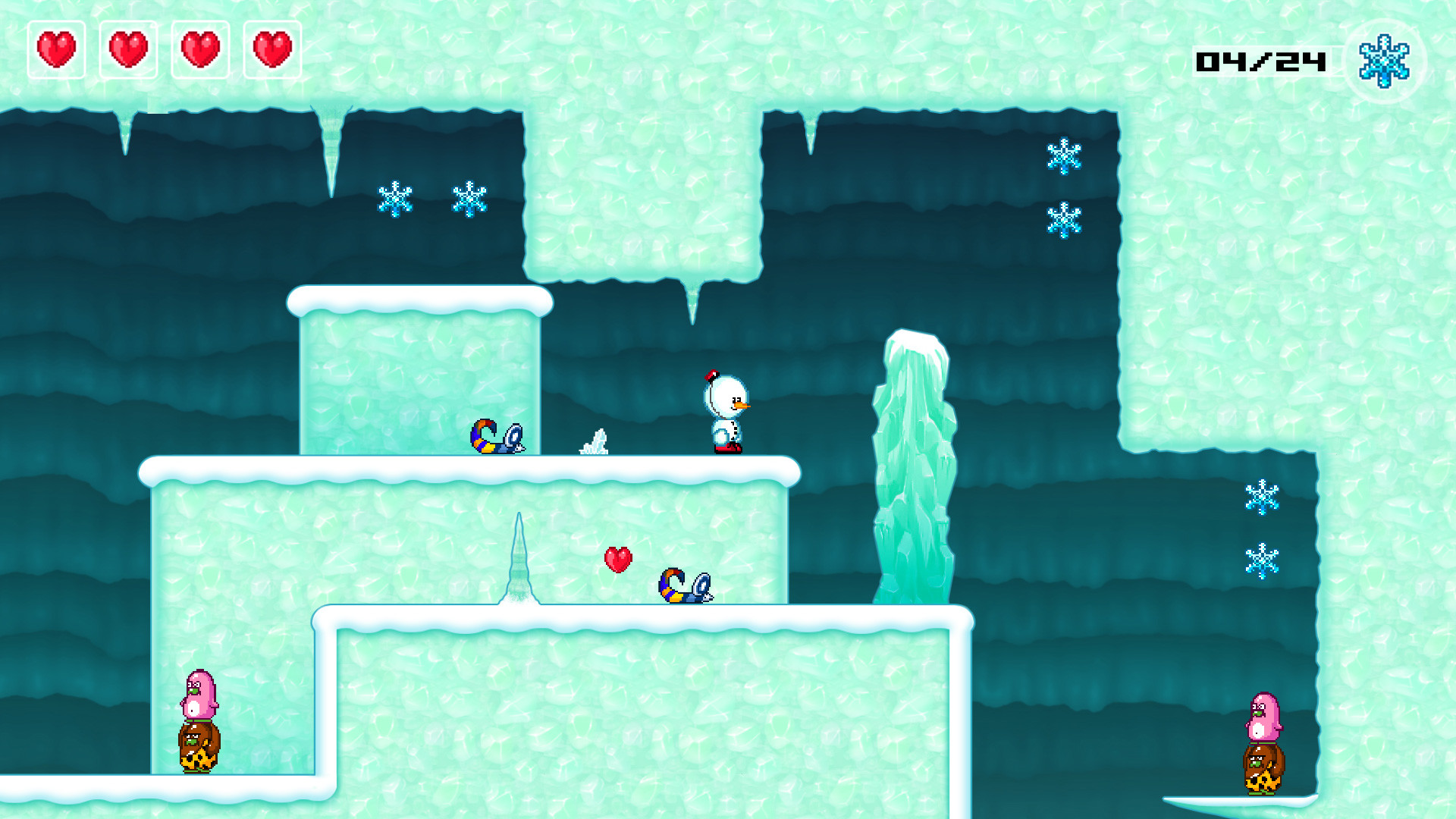
Task: Click the right snowflake of the top pair
Action: [469, 199]
